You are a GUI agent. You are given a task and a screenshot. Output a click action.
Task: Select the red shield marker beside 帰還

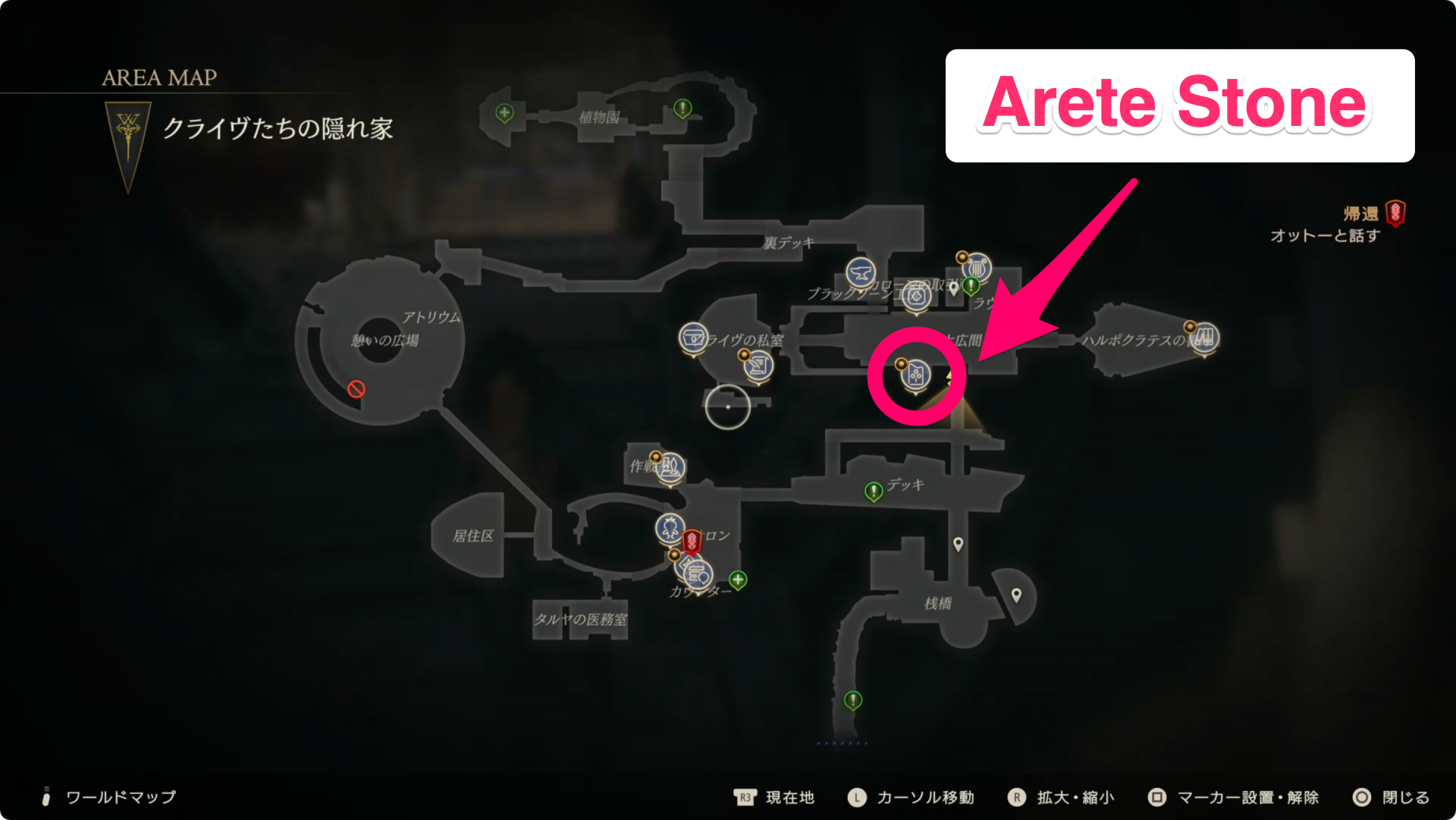(1396, 213)
